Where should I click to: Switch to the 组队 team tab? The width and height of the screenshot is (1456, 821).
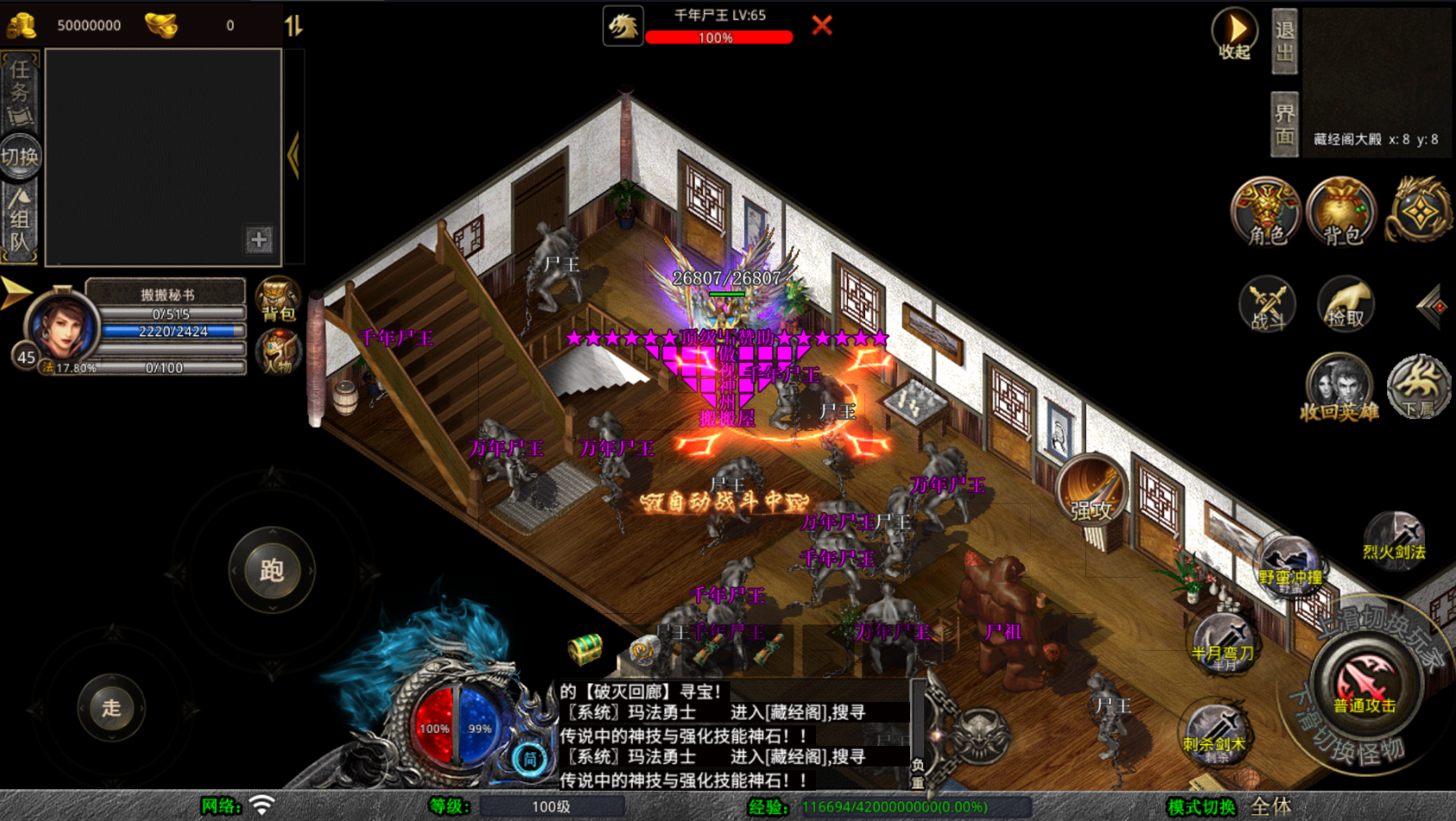20,220
